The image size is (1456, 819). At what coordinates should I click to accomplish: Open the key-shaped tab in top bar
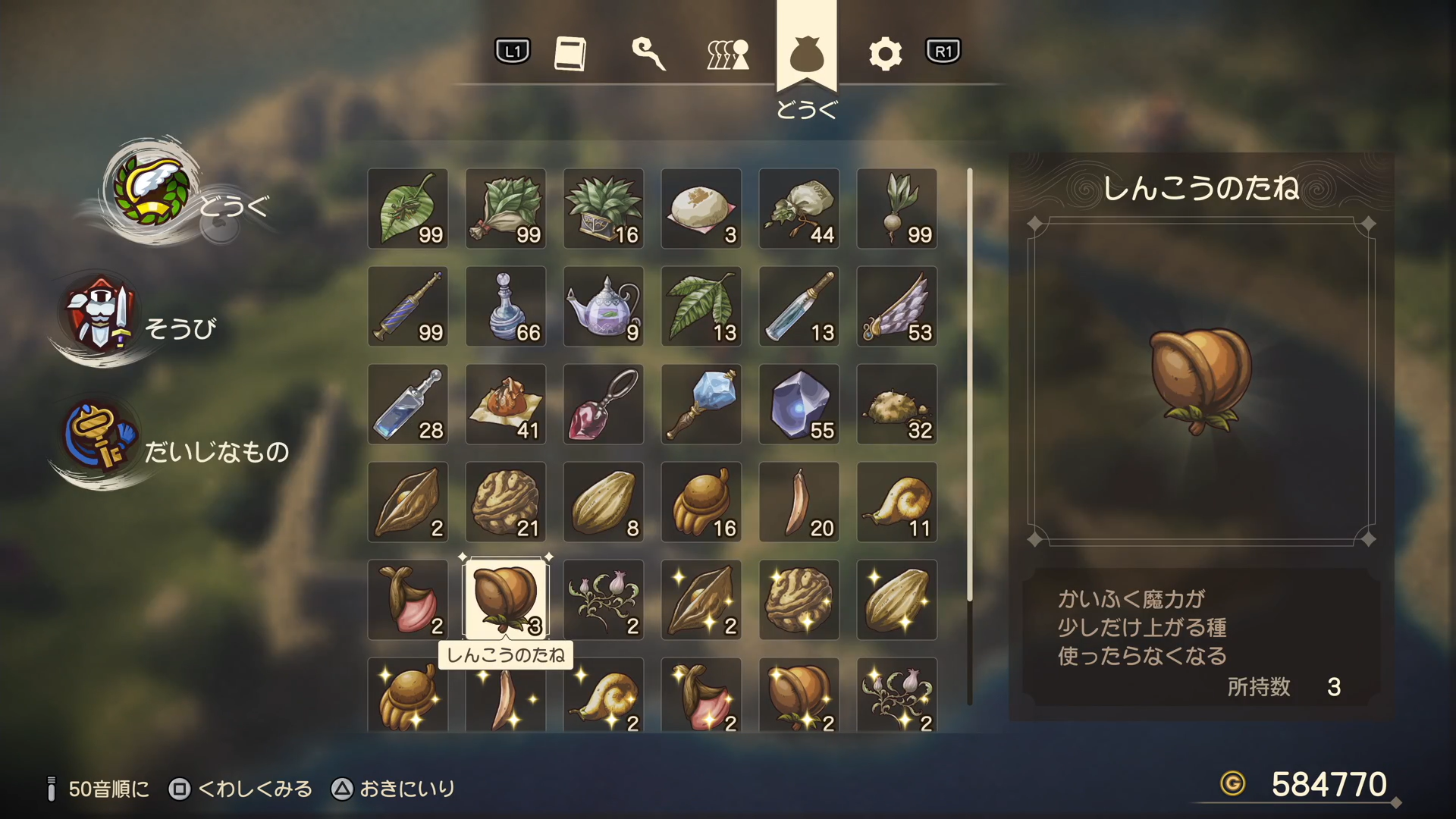click(648, 53)
